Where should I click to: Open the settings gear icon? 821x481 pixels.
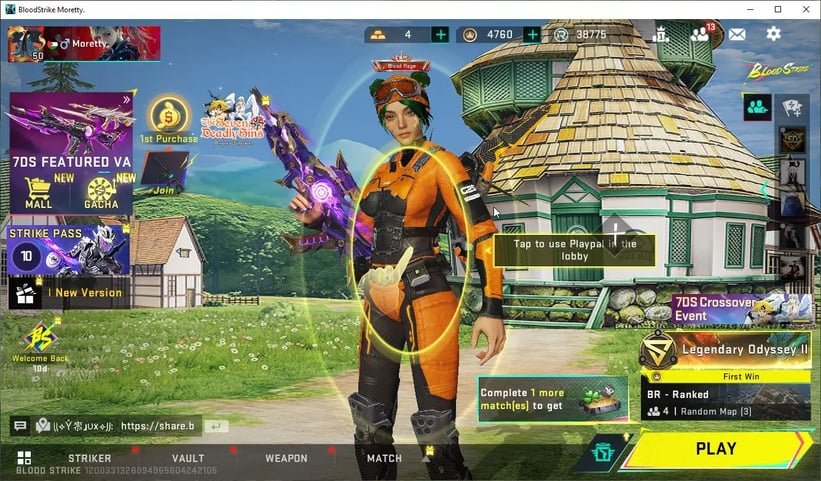click(773, 34)
